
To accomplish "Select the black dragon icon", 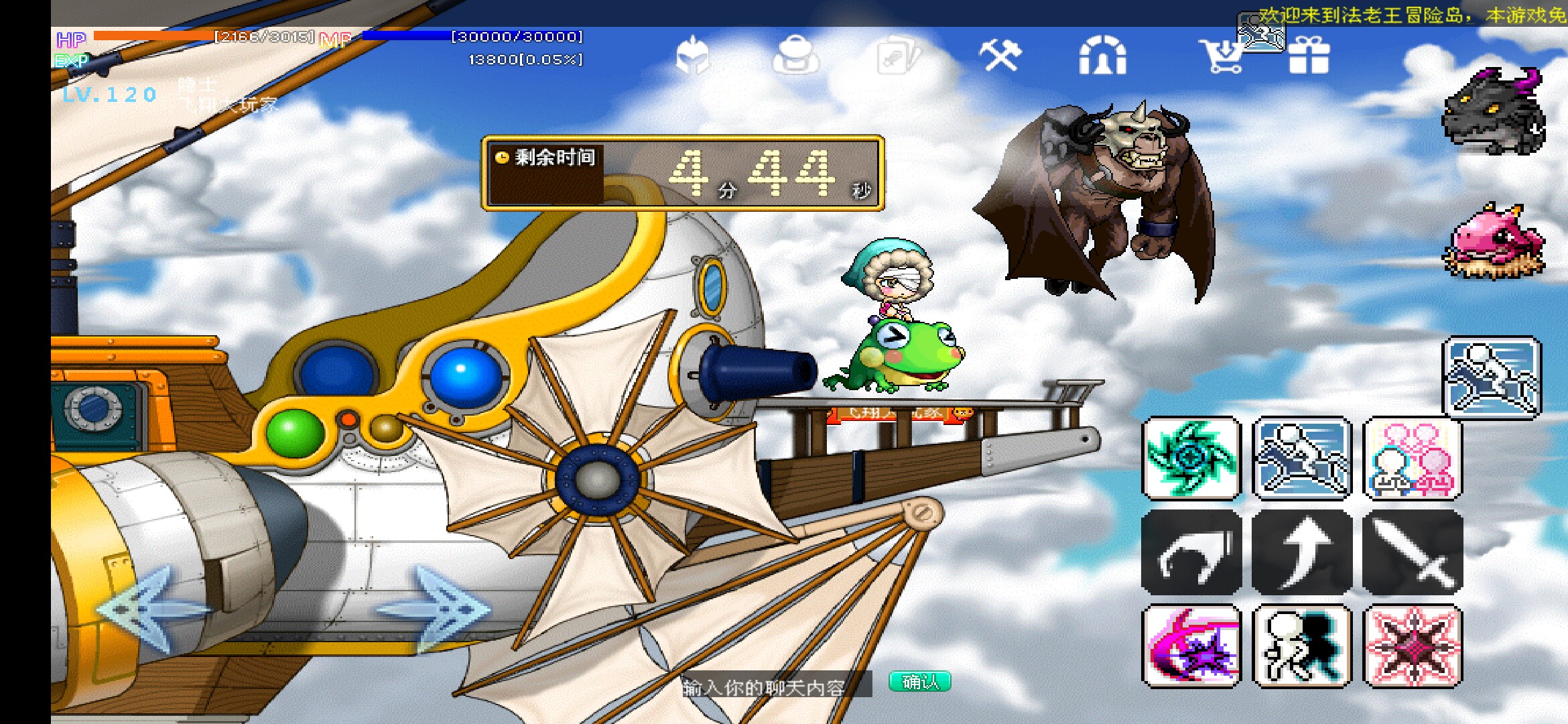I will coord(1494,112).
